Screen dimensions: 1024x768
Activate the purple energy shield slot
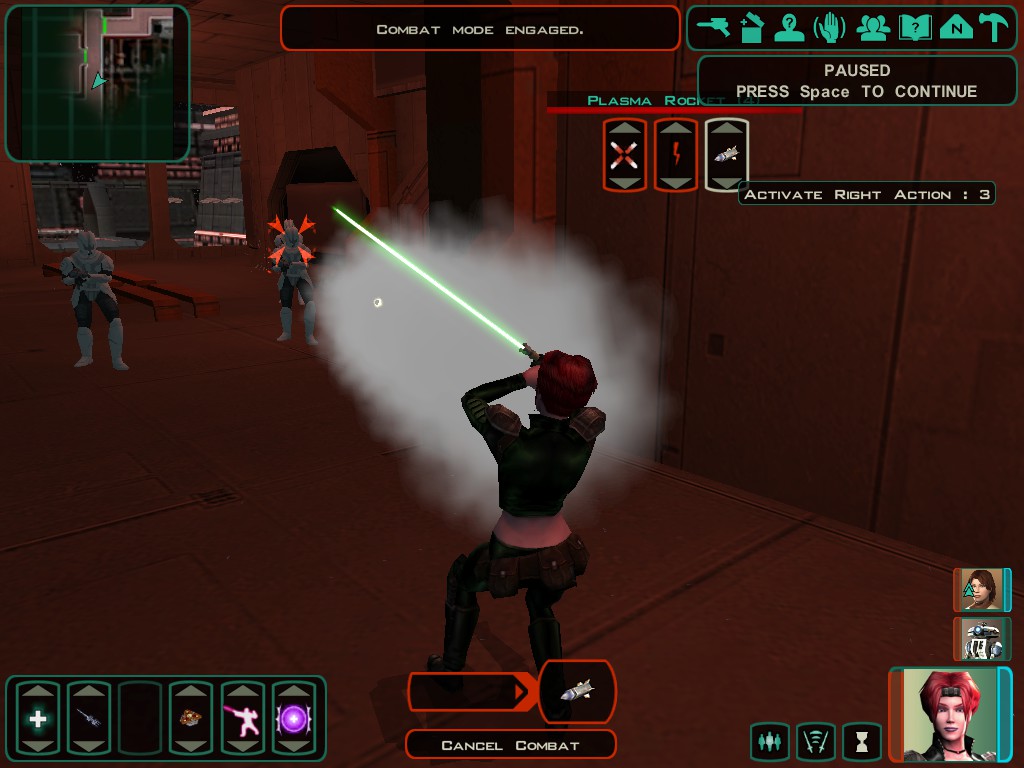click(294, 717)
